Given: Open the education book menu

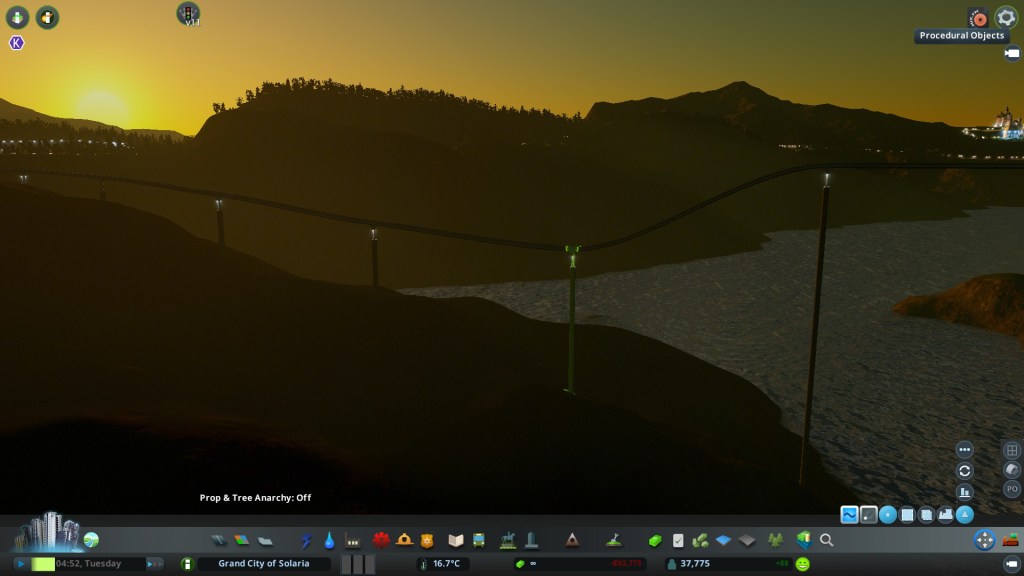Looking at the screenshot, I should (x=456, y=540).
